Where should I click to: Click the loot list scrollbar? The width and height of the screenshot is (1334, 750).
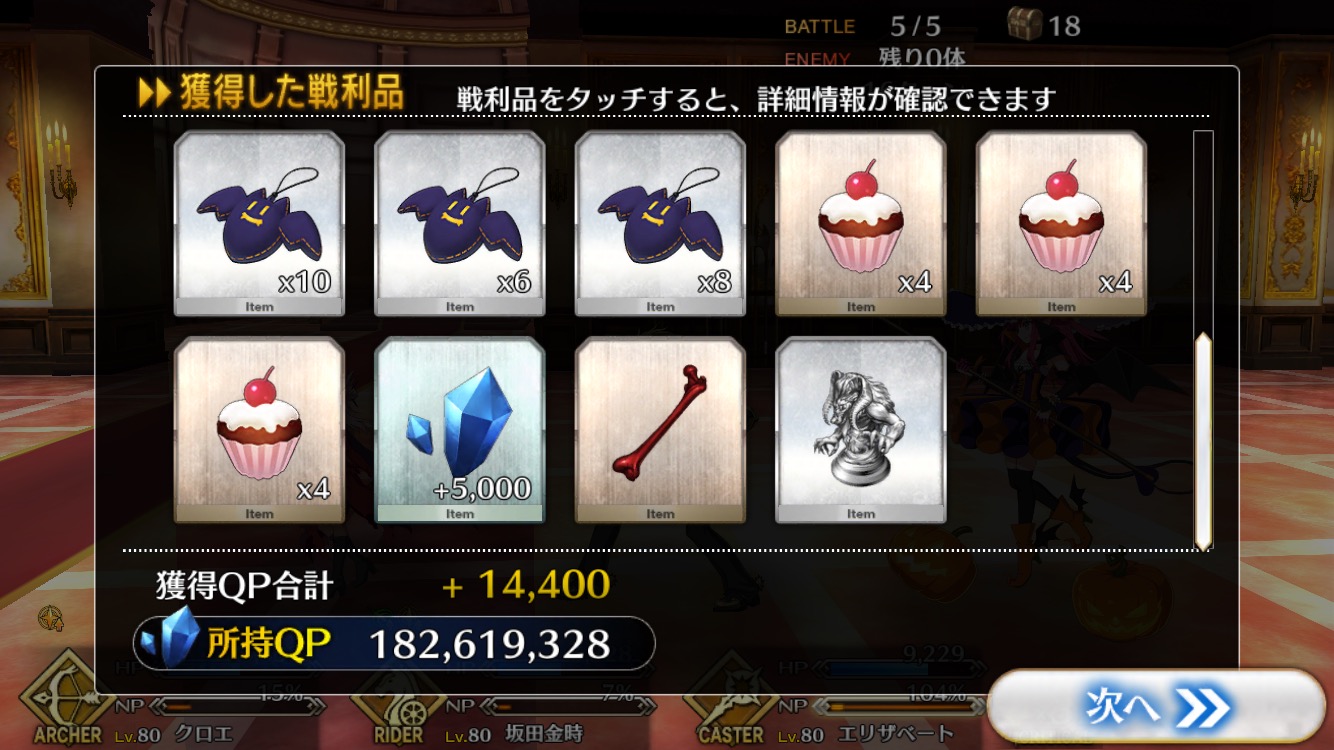(x=1203, y=441)
